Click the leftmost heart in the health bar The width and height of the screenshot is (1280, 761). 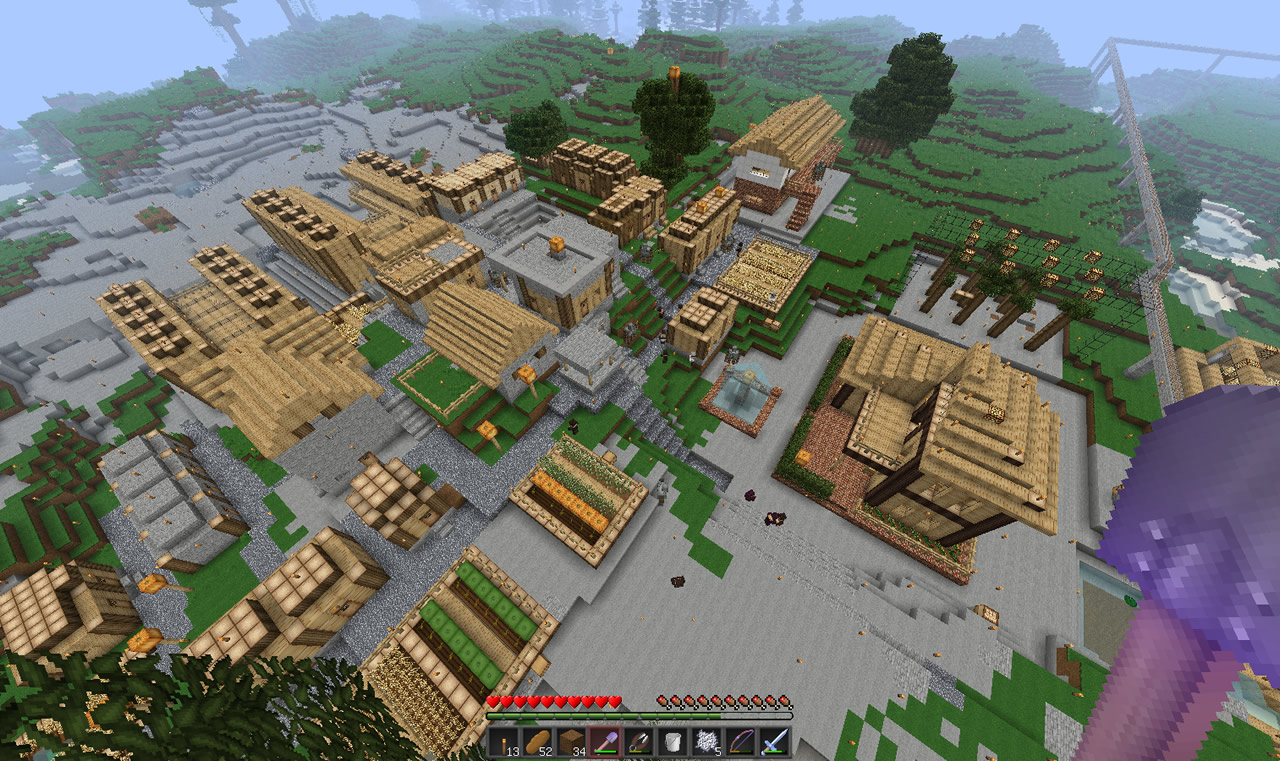(494, 702)
